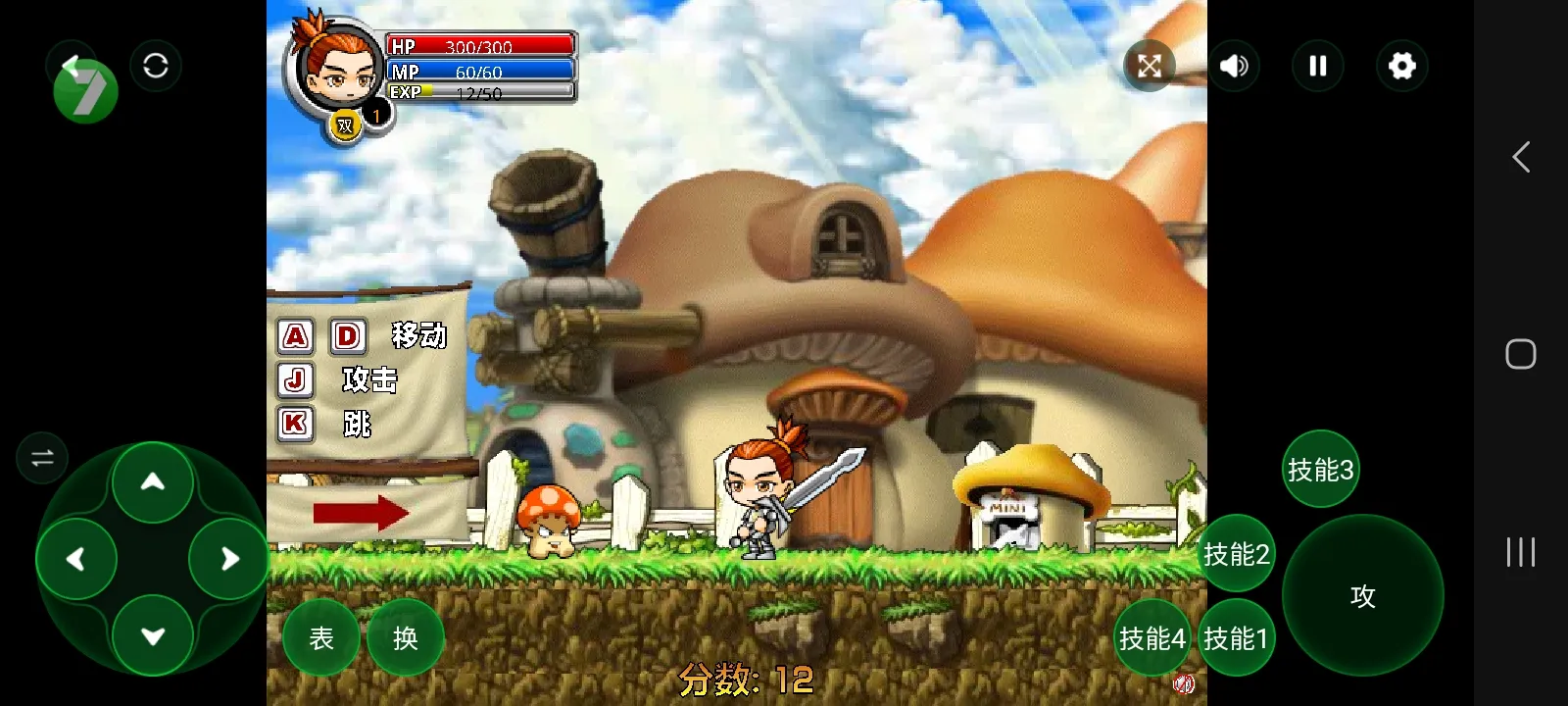Open the gear settings menu
Image resolution: width=1568 pixels, height=706 pixels.
pos(1402,66)
